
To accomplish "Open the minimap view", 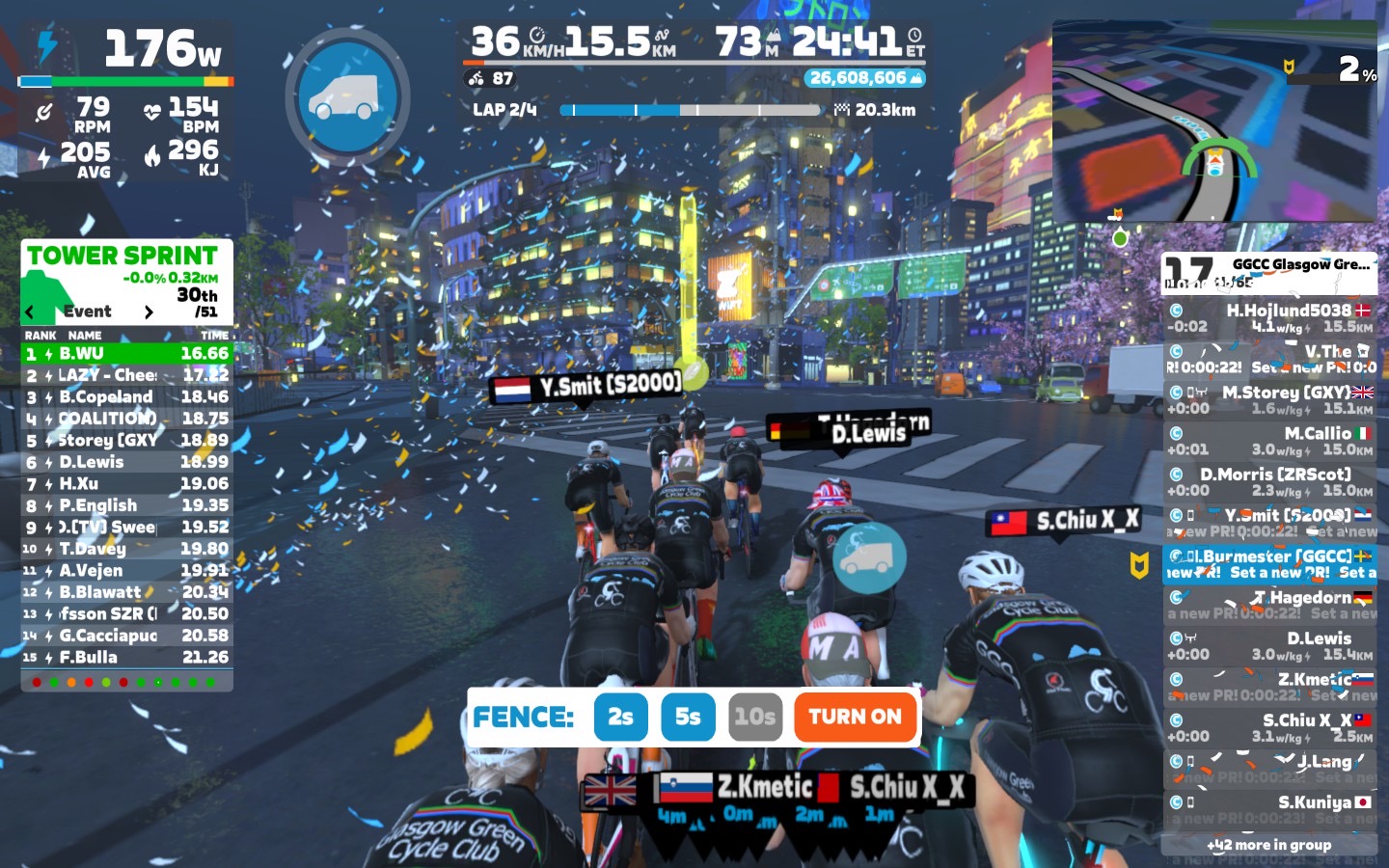I will 1214,122.
